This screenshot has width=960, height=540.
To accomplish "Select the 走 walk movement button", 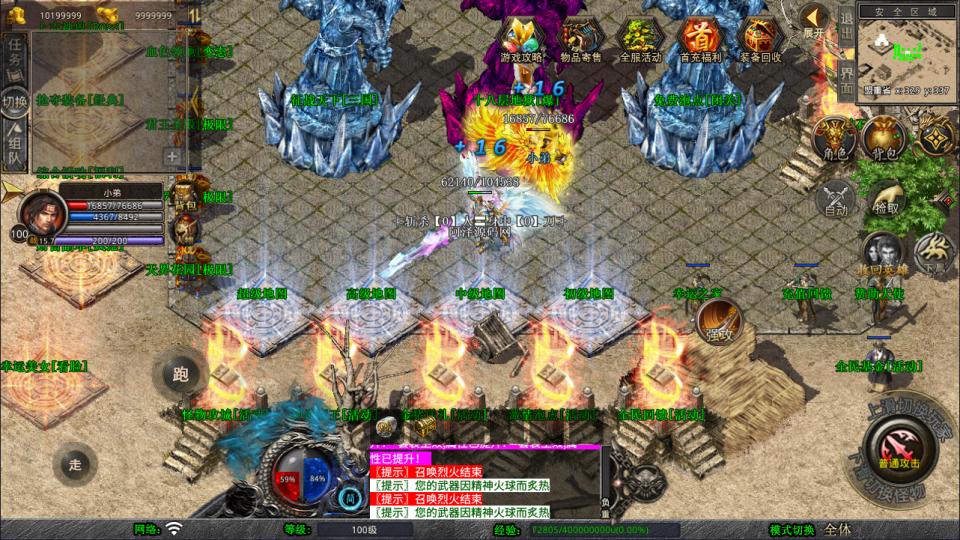I will point(75,463).
